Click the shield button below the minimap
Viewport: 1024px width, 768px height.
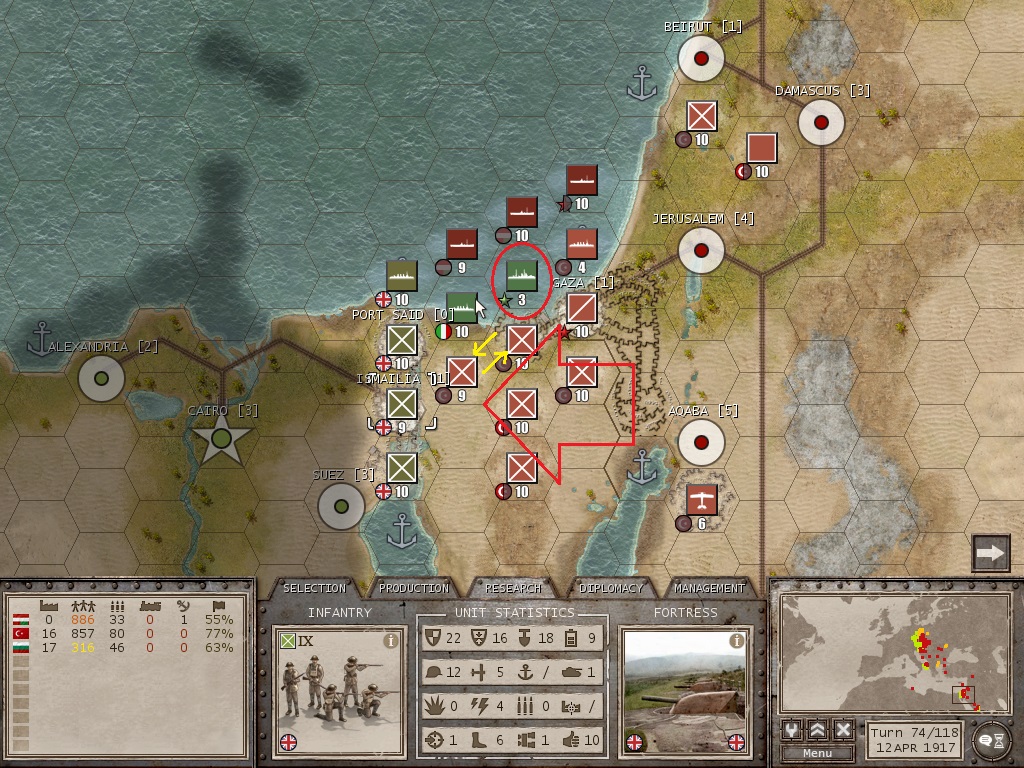click(x=792, y=730)
